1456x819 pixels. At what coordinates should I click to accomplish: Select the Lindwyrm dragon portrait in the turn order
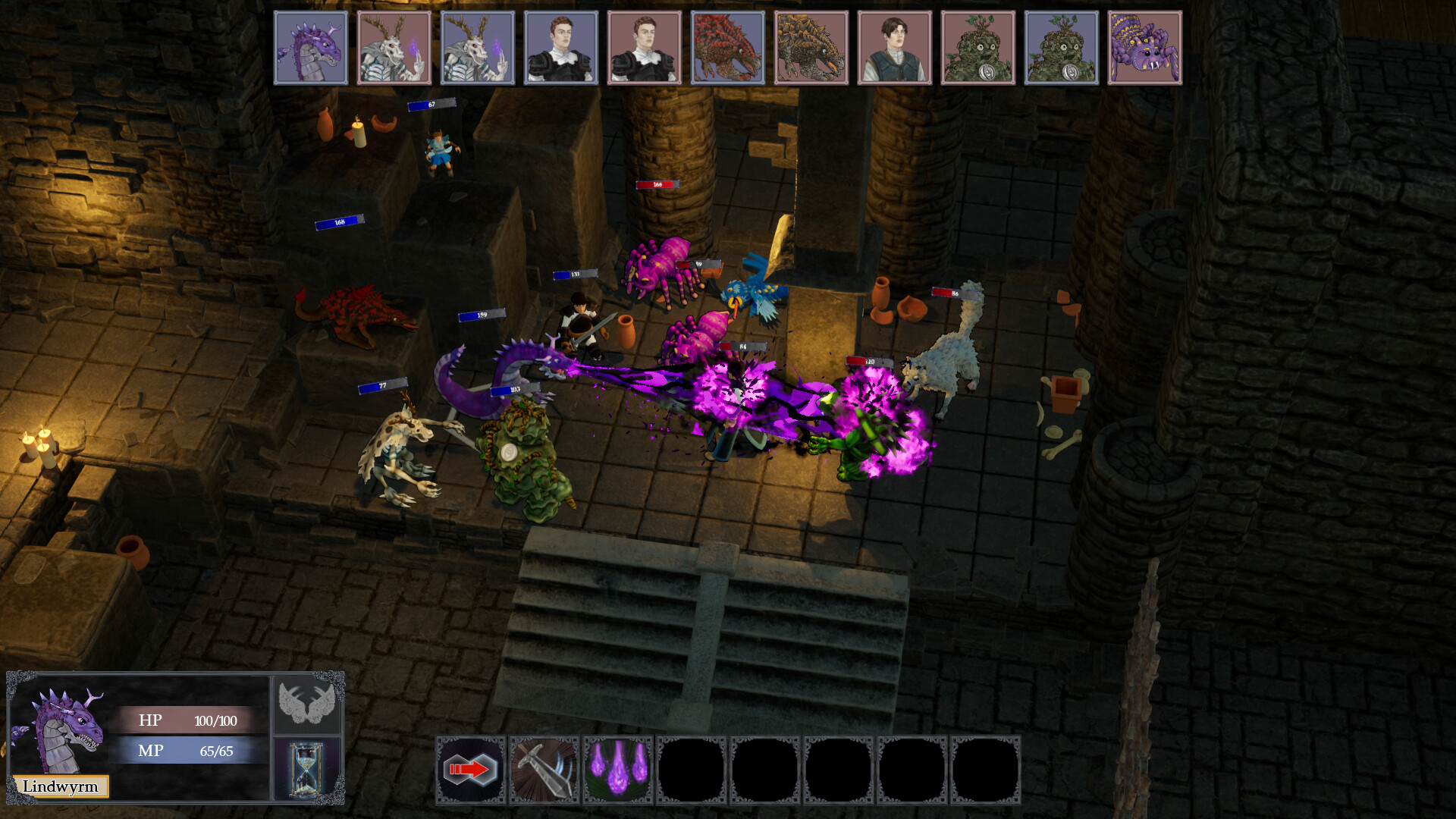[311, 47]
